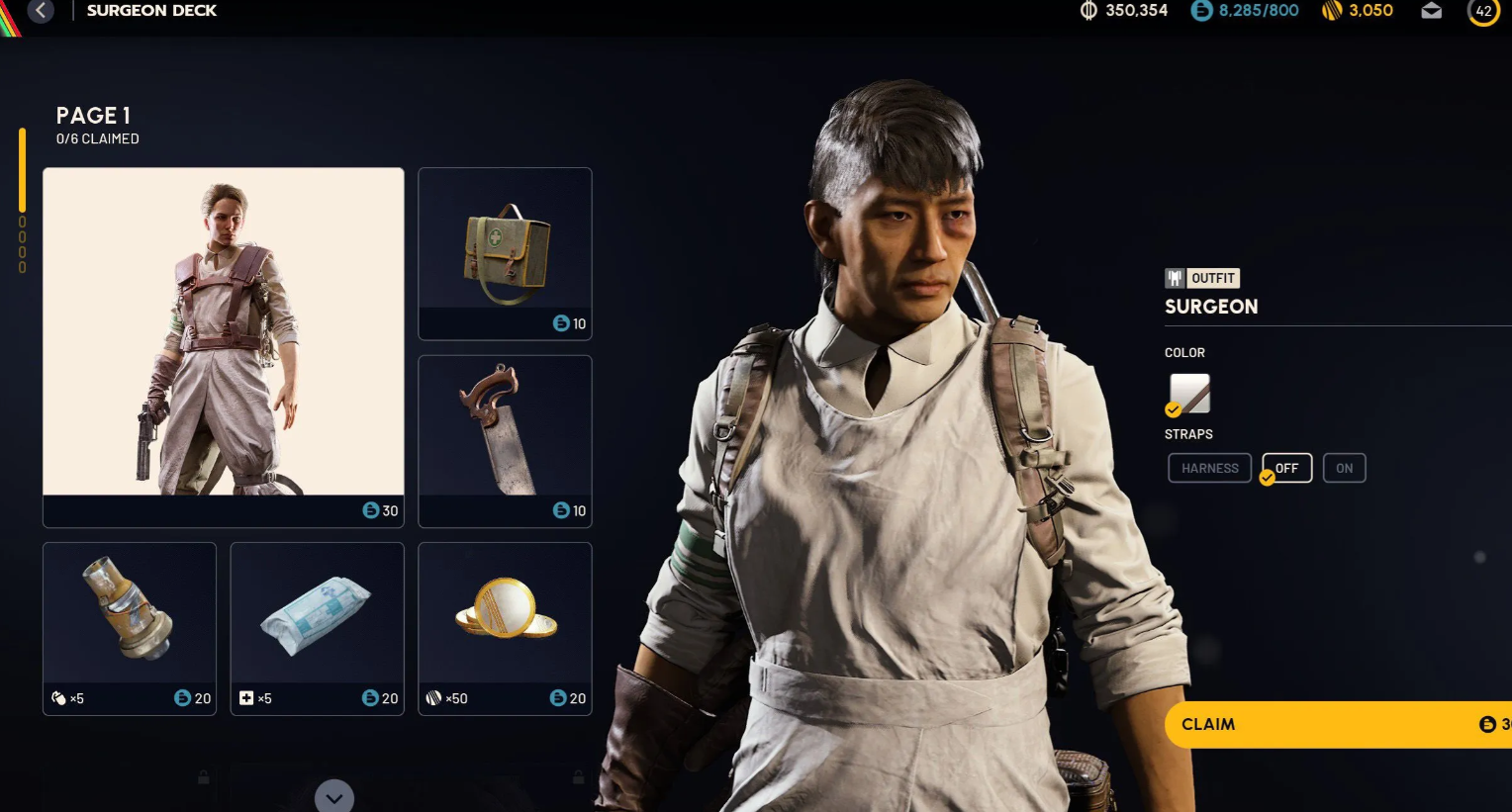
Task: Turn straps Off
Action: 1286,468
